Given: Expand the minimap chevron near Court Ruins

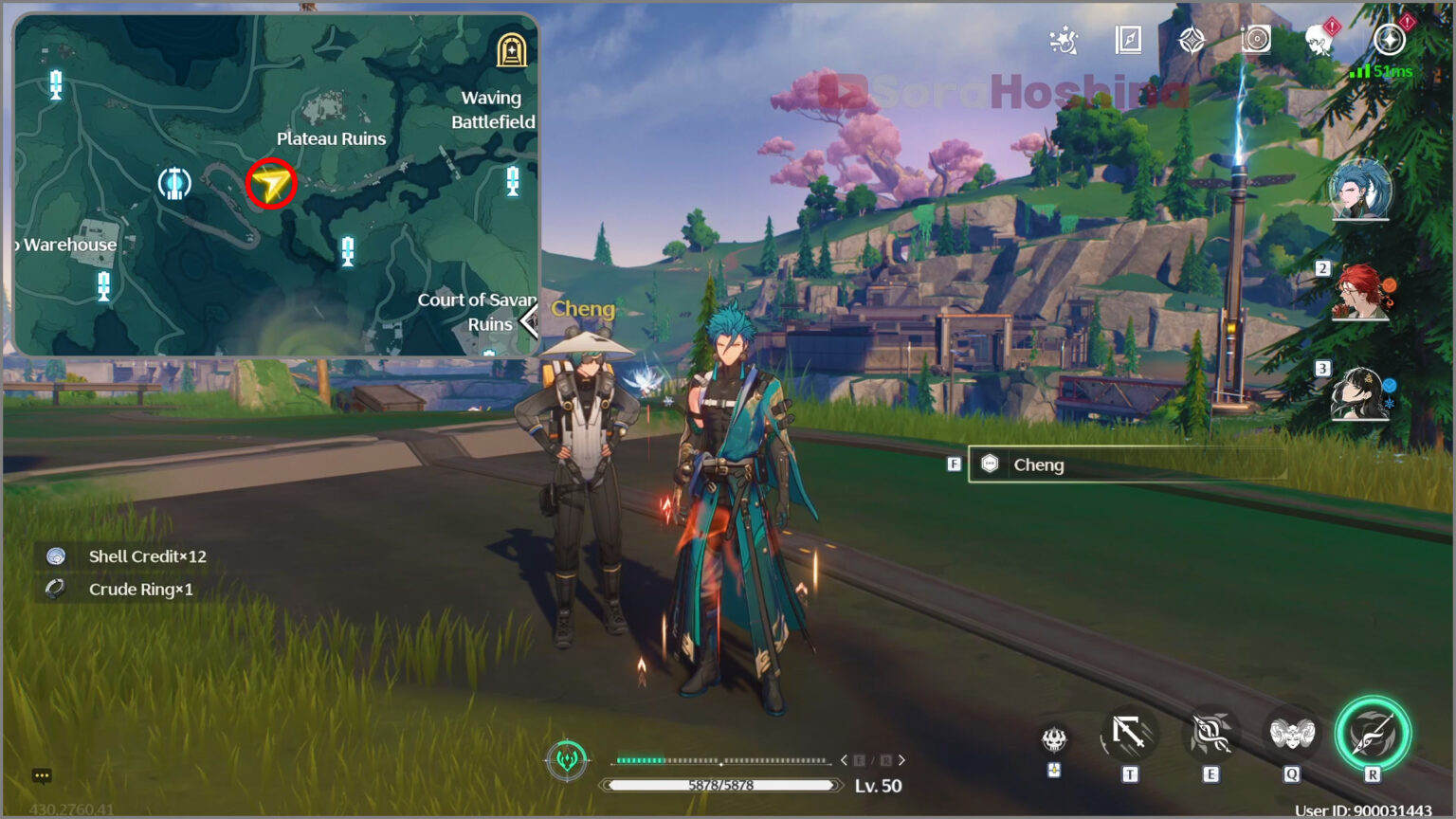Looking at the screenshot, I should (x=529, y=322).
